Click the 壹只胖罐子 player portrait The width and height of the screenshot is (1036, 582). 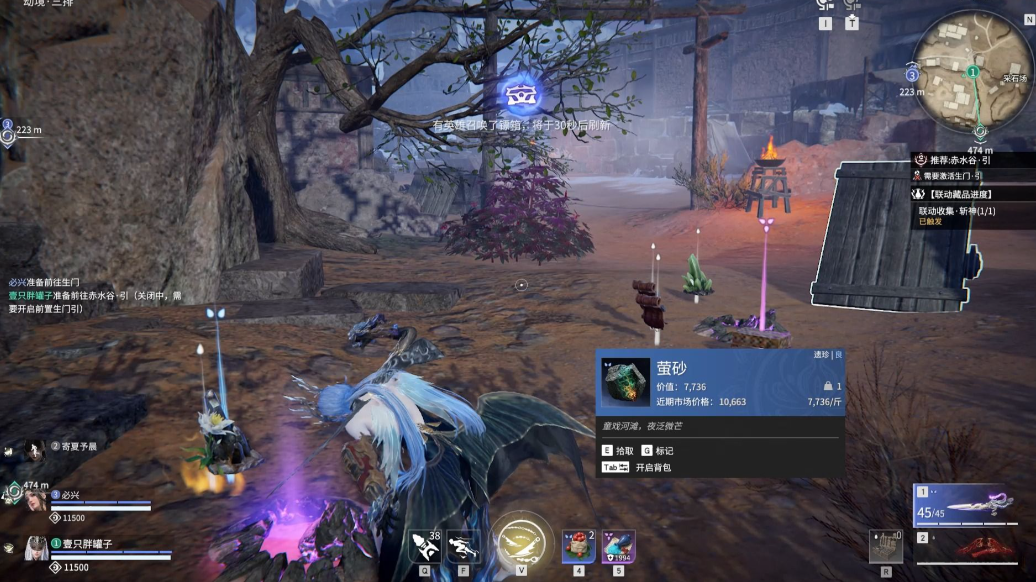[37, 546]
